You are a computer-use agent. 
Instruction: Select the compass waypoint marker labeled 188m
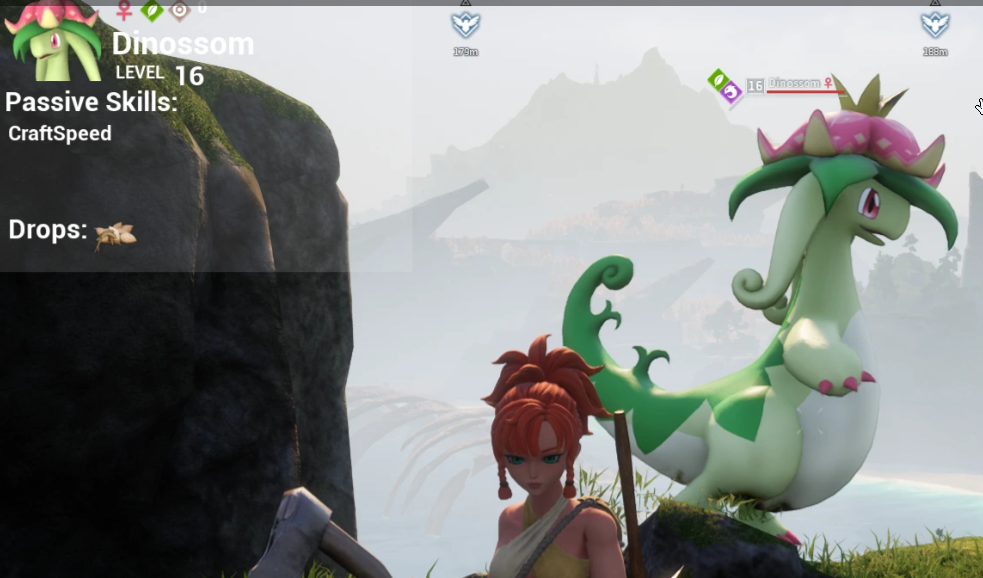[935, 25]
